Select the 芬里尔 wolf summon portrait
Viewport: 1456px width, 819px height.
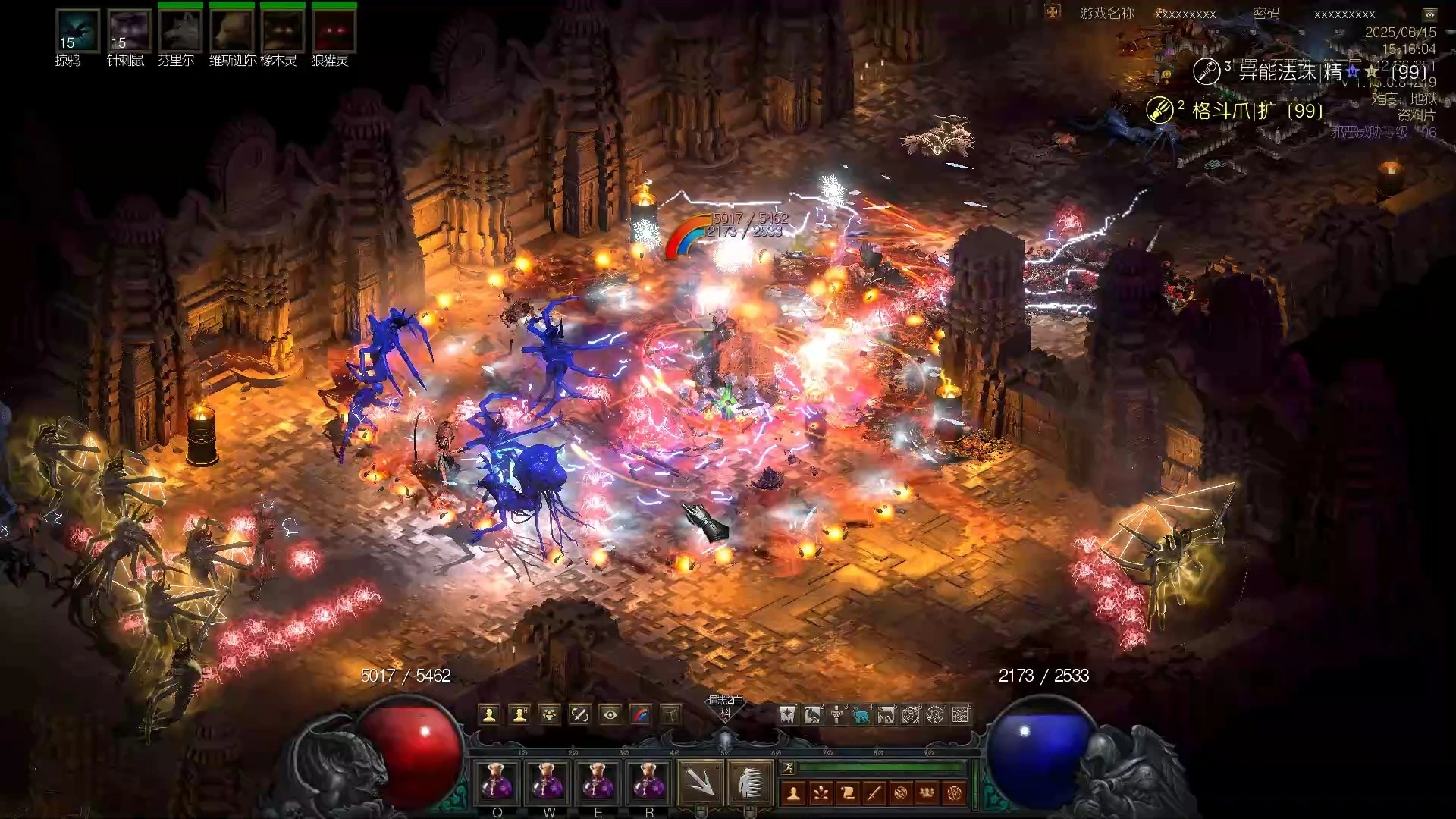coord(180,31)
